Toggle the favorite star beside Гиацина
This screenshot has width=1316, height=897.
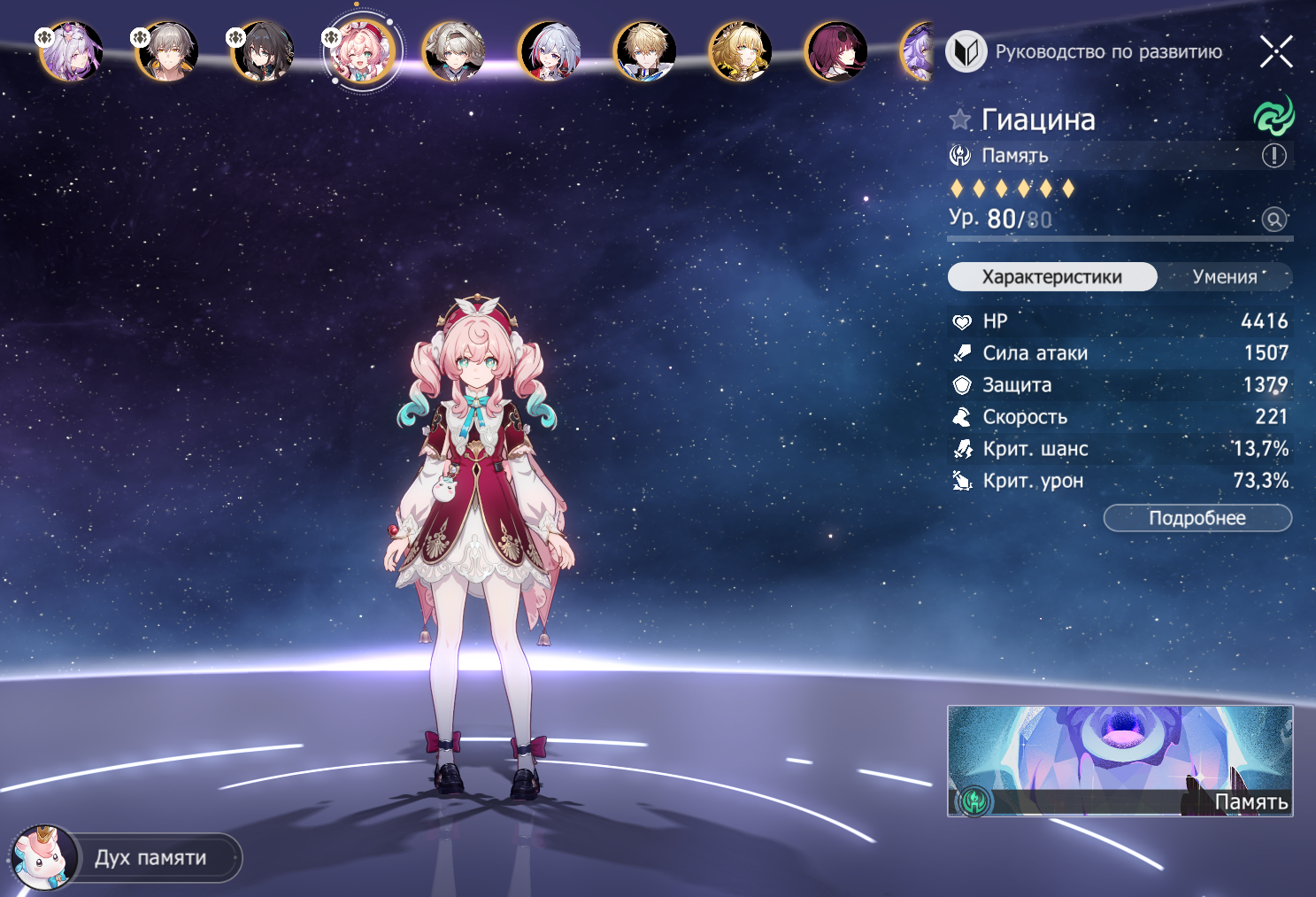pyautogui.click(x=959, y=120)
